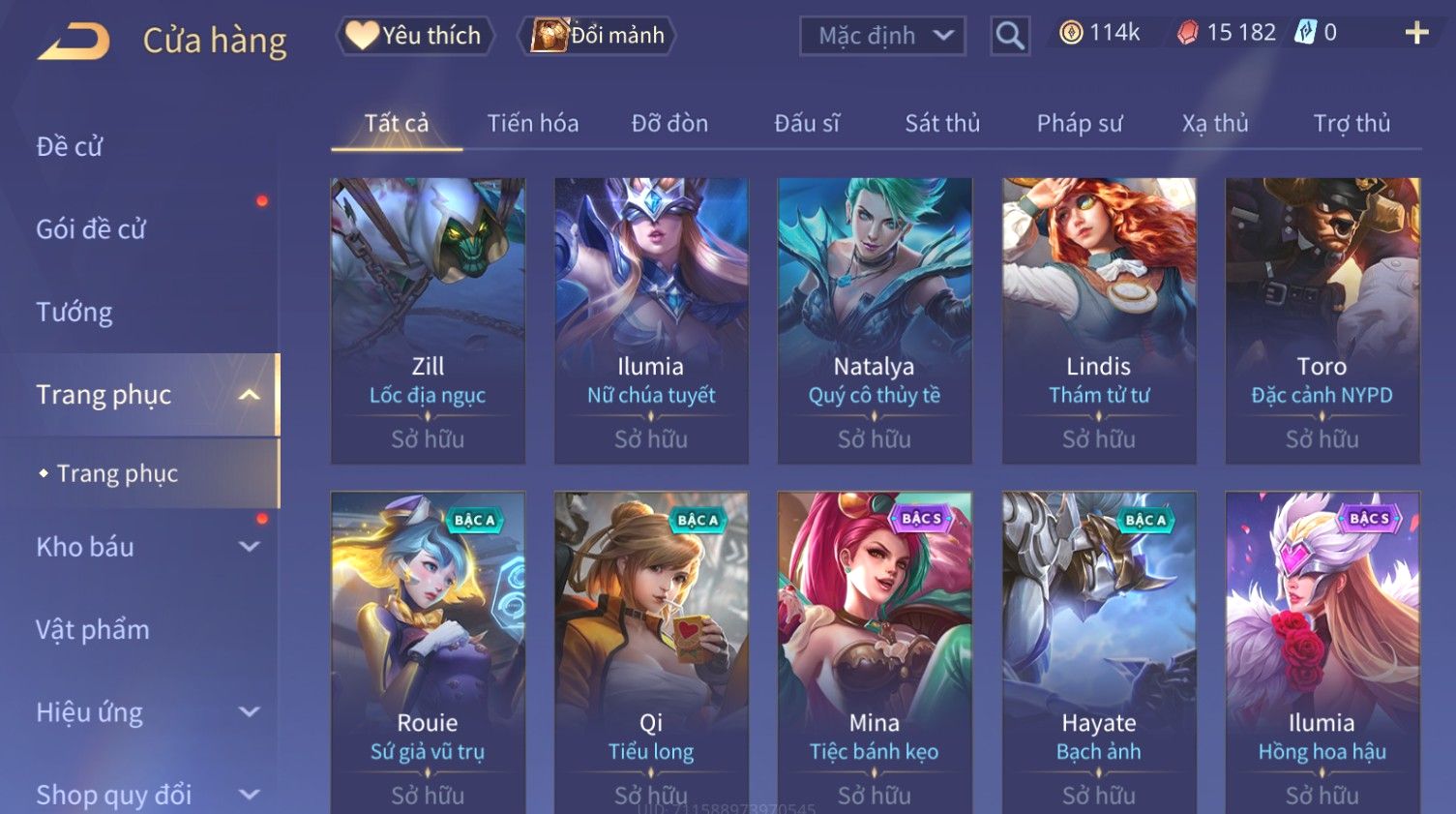Viewport: 1456px width, 814px height.
Task: Select the Đỡ đòn category tab
Action: [669, 124]
